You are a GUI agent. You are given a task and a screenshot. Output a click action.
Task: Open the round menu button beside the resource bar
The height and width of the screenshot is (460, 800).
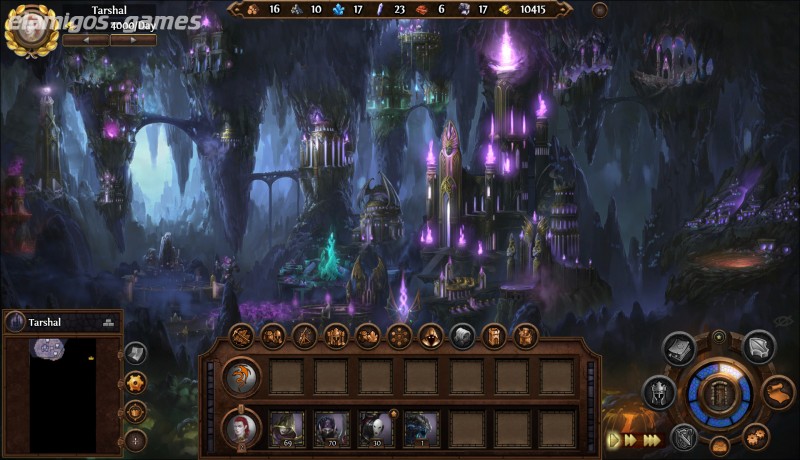600,10
